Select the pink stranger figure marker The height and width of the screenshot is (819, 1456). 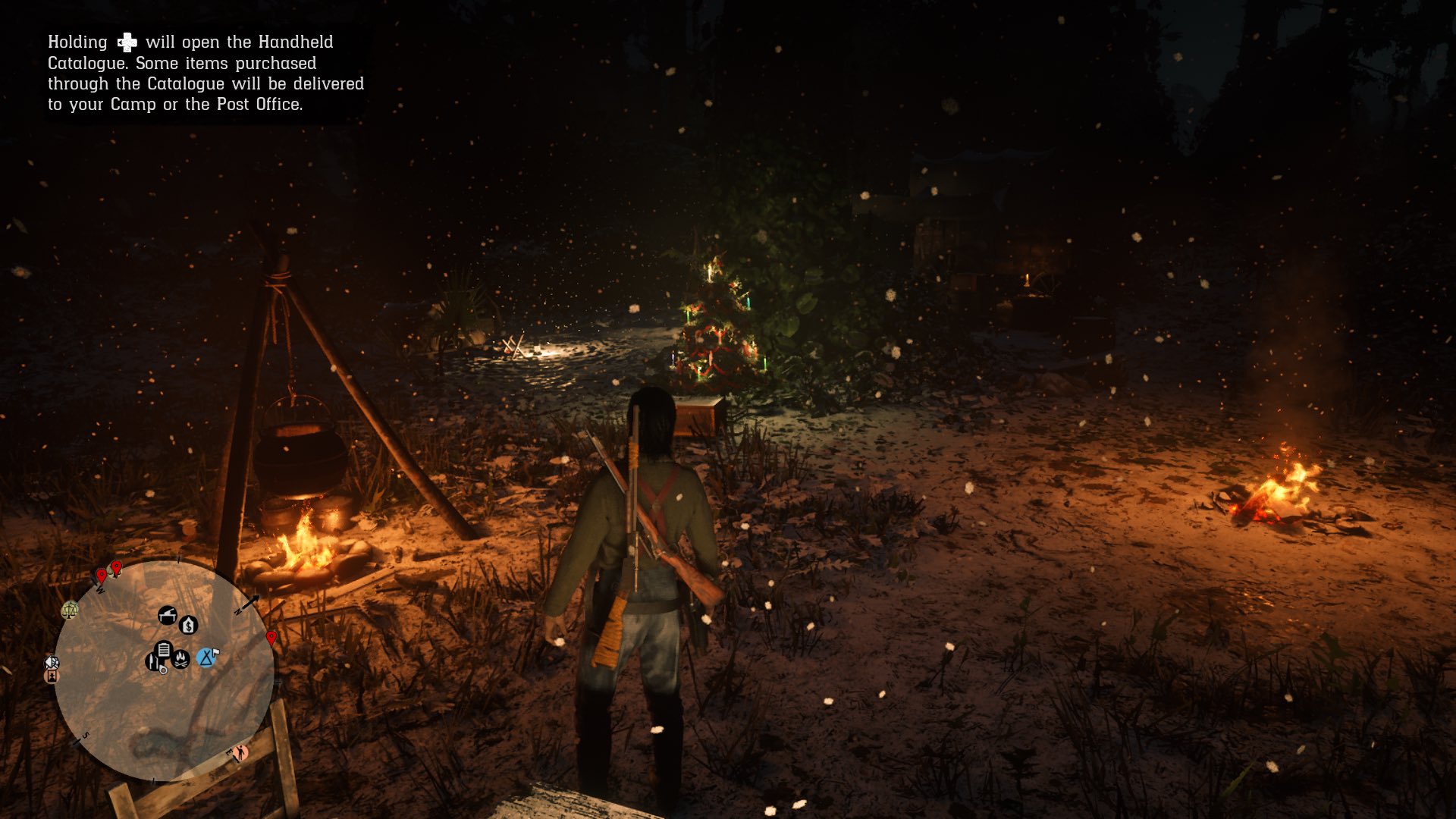point(240,752)
